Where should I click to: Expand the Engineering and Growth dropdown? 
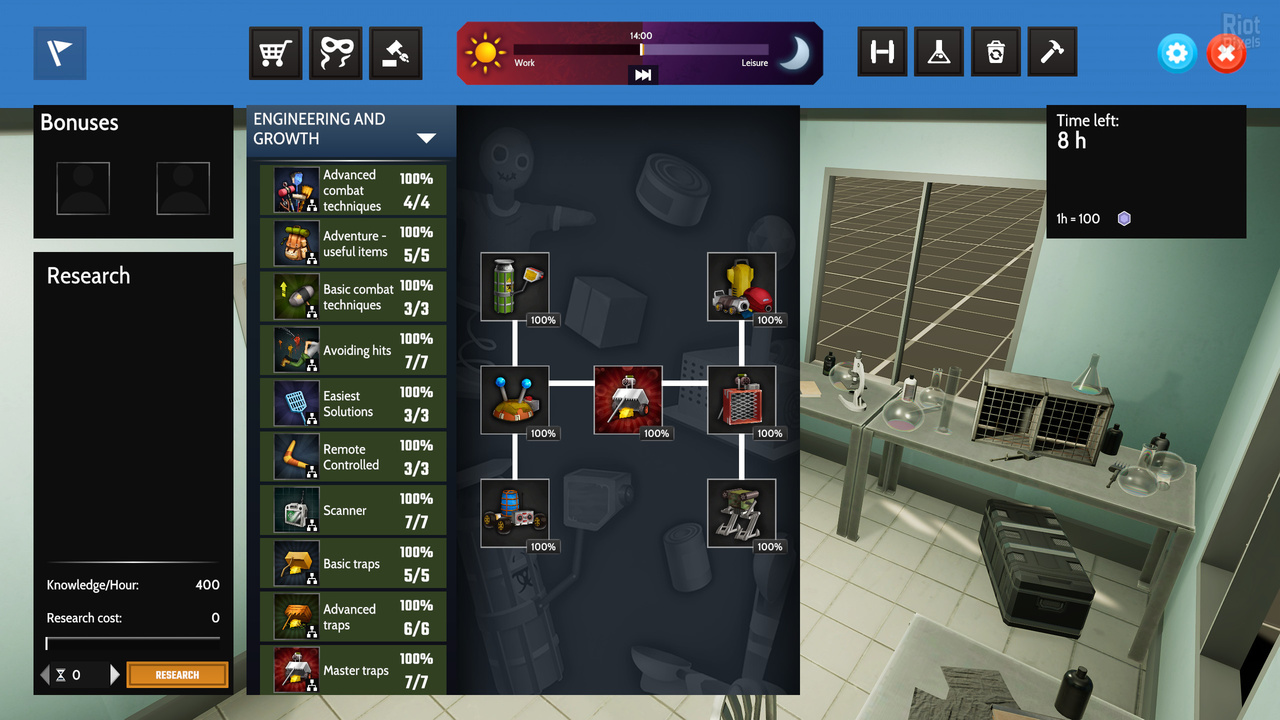click(427, 138)
